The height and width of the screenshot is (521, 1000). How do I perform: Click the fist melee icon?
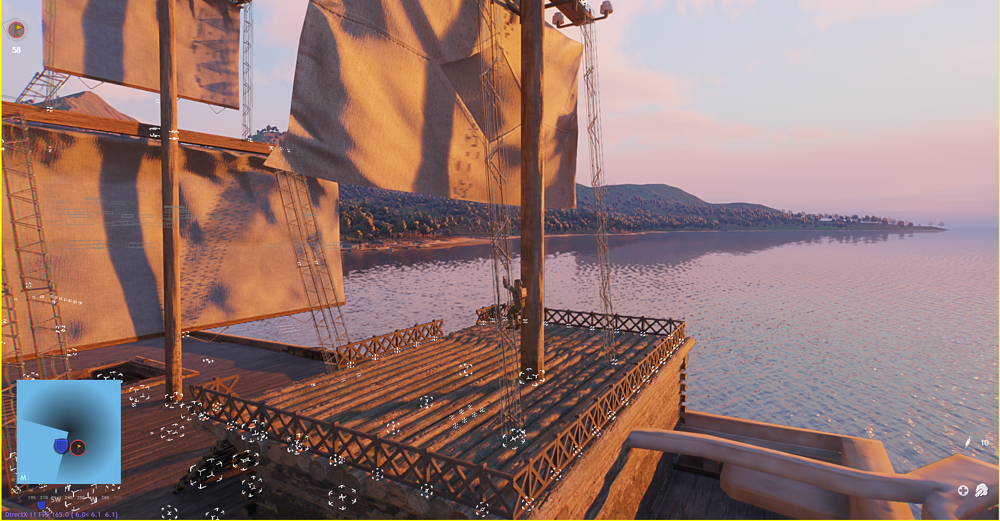click(x=982, y=490)
